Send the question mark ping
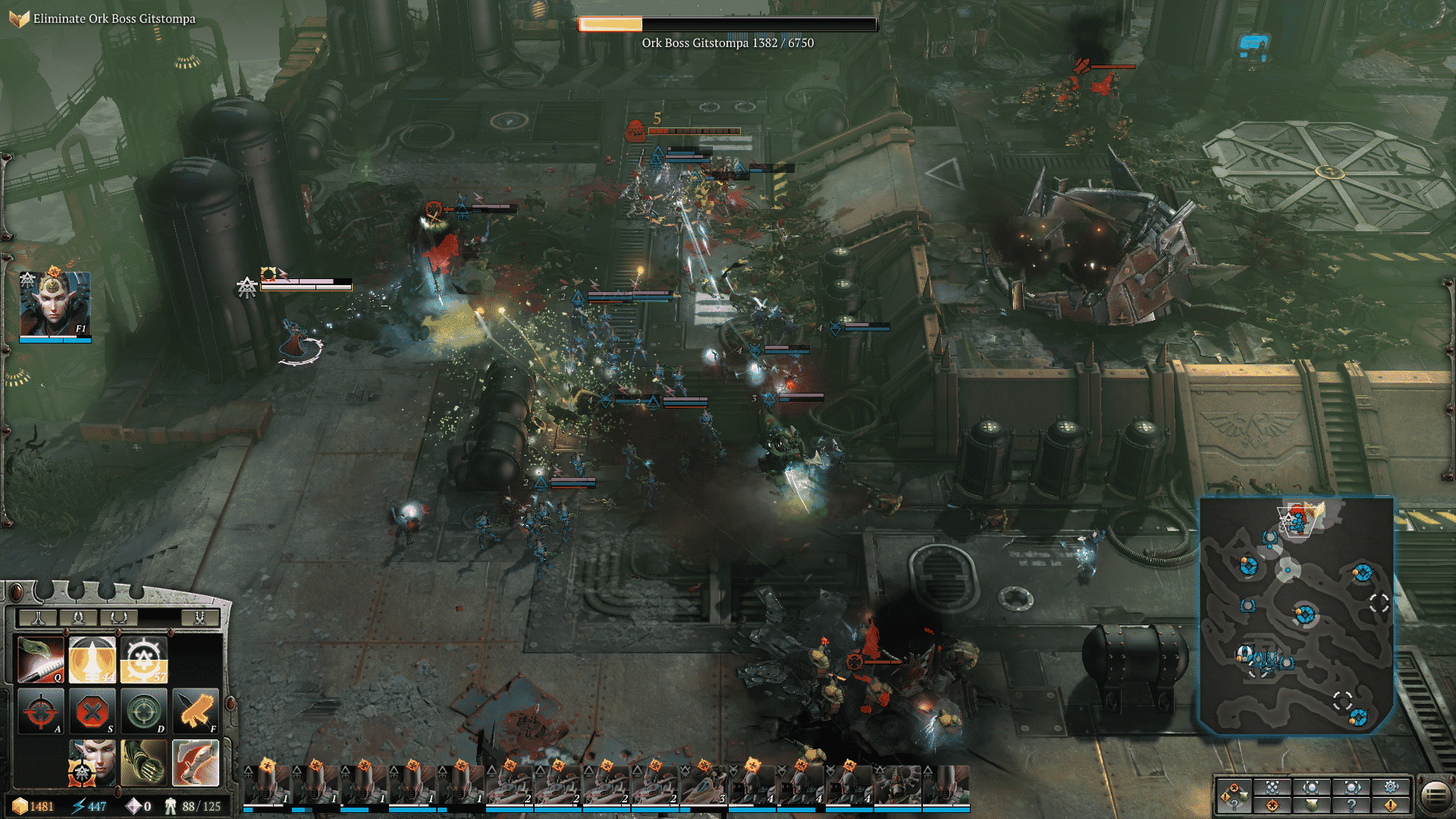 (1351, 805)
